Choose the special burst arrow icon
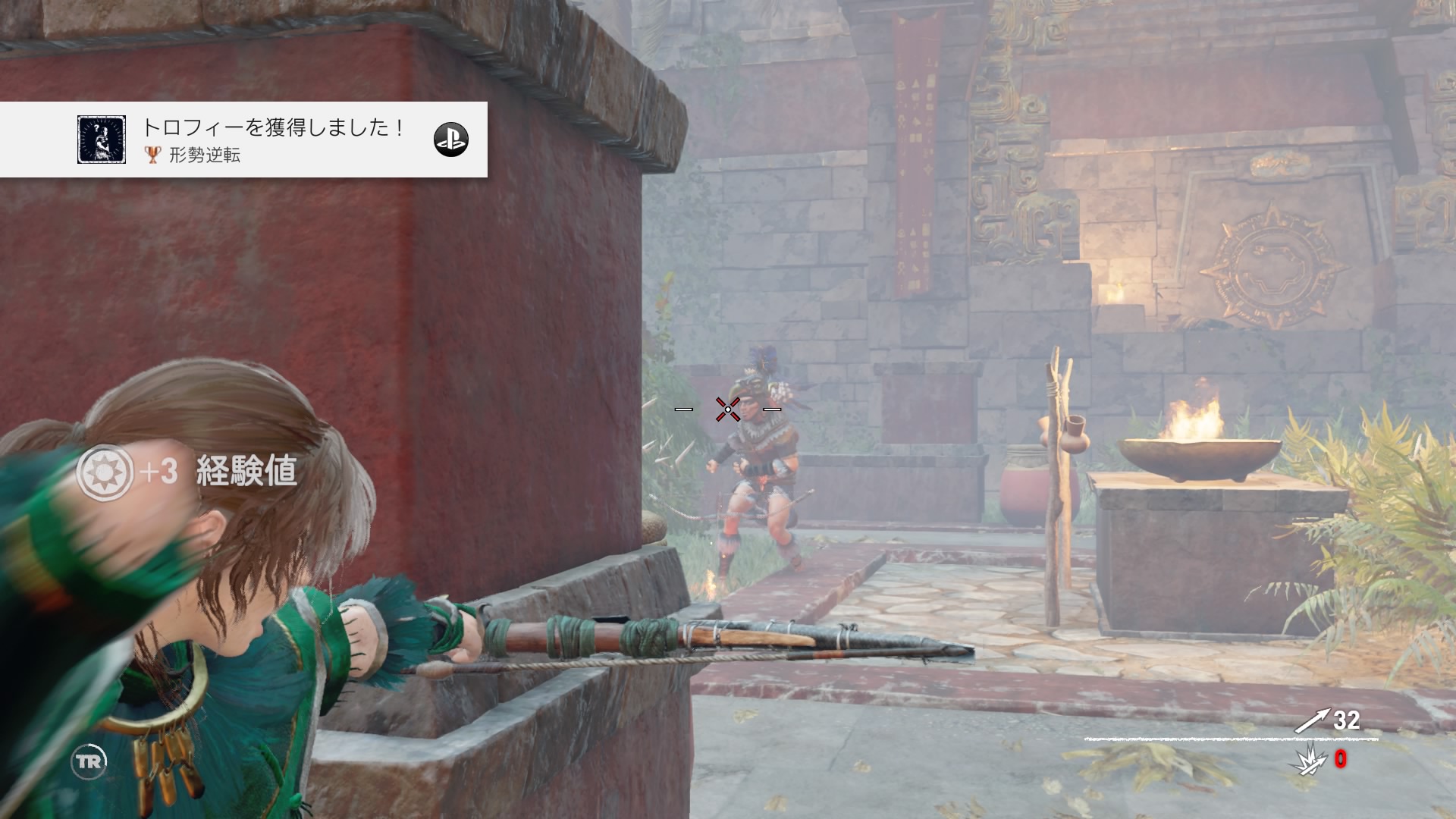Image resolution: width=1456 pixels, height=819 pixels. click(x=1308, y=761)
